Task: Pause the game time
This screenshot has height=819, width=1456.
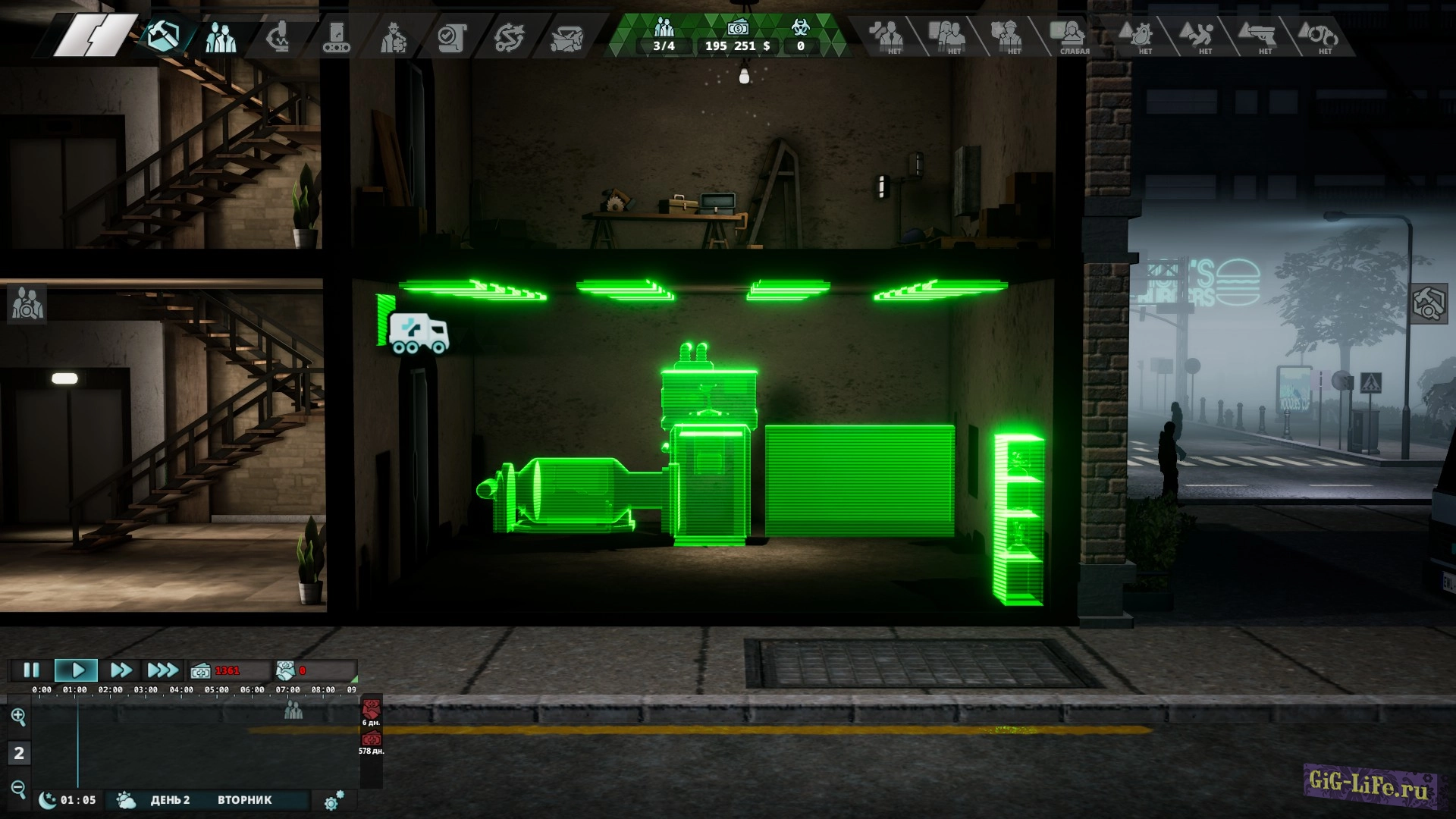Action: pyautogui.click(x=31, y=670)
